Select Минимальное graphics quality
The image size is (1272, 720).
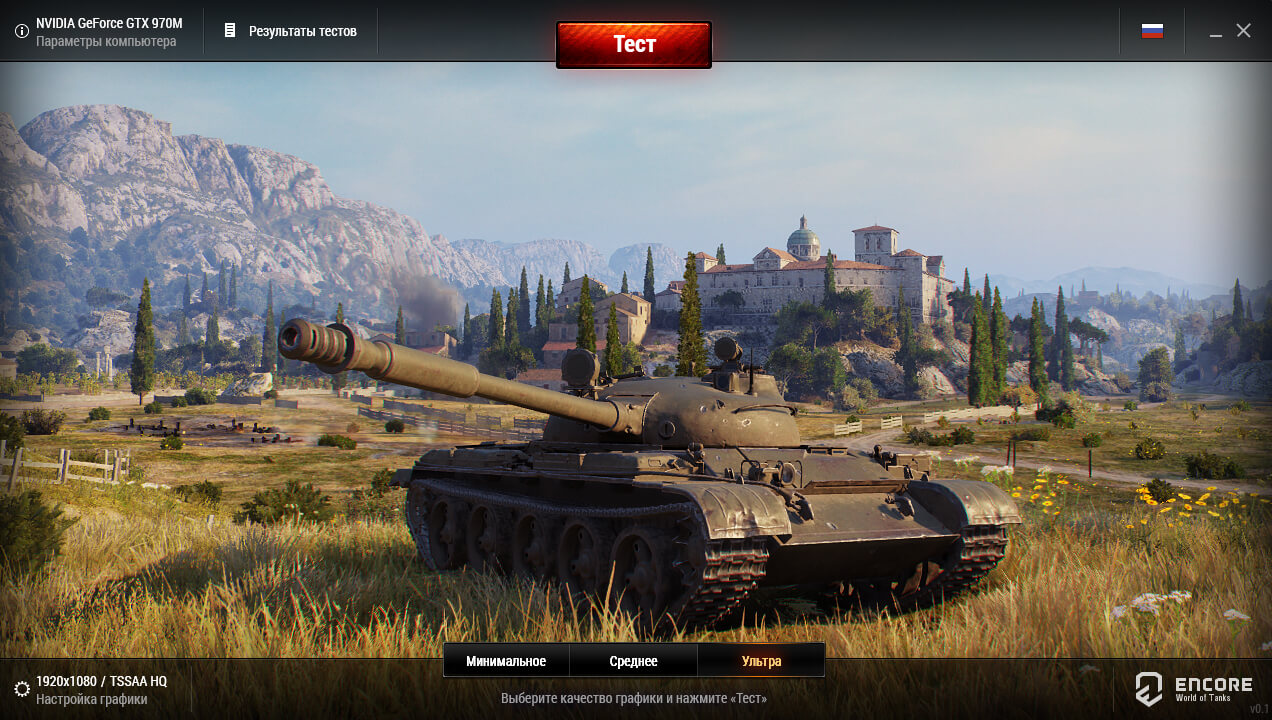click(506, 661)
